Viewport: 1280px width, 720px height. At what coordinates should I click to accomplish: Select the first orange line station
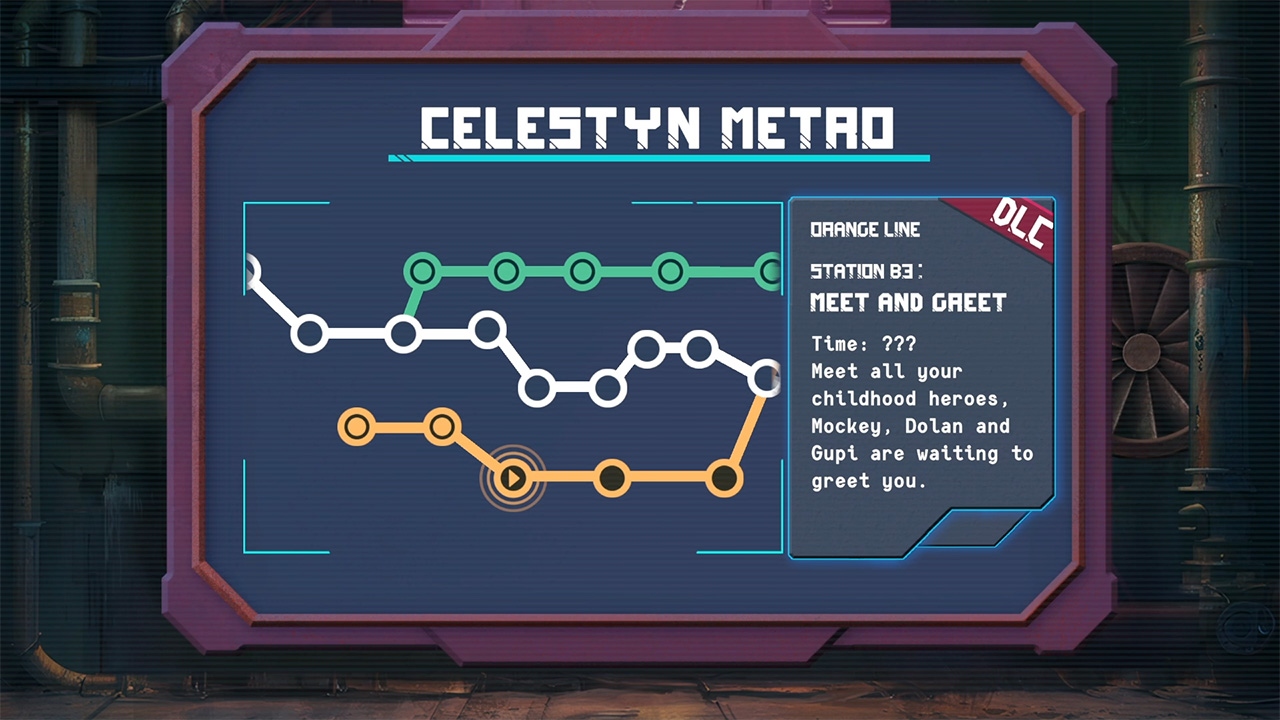pyautogui.click(x=357, y=425)
